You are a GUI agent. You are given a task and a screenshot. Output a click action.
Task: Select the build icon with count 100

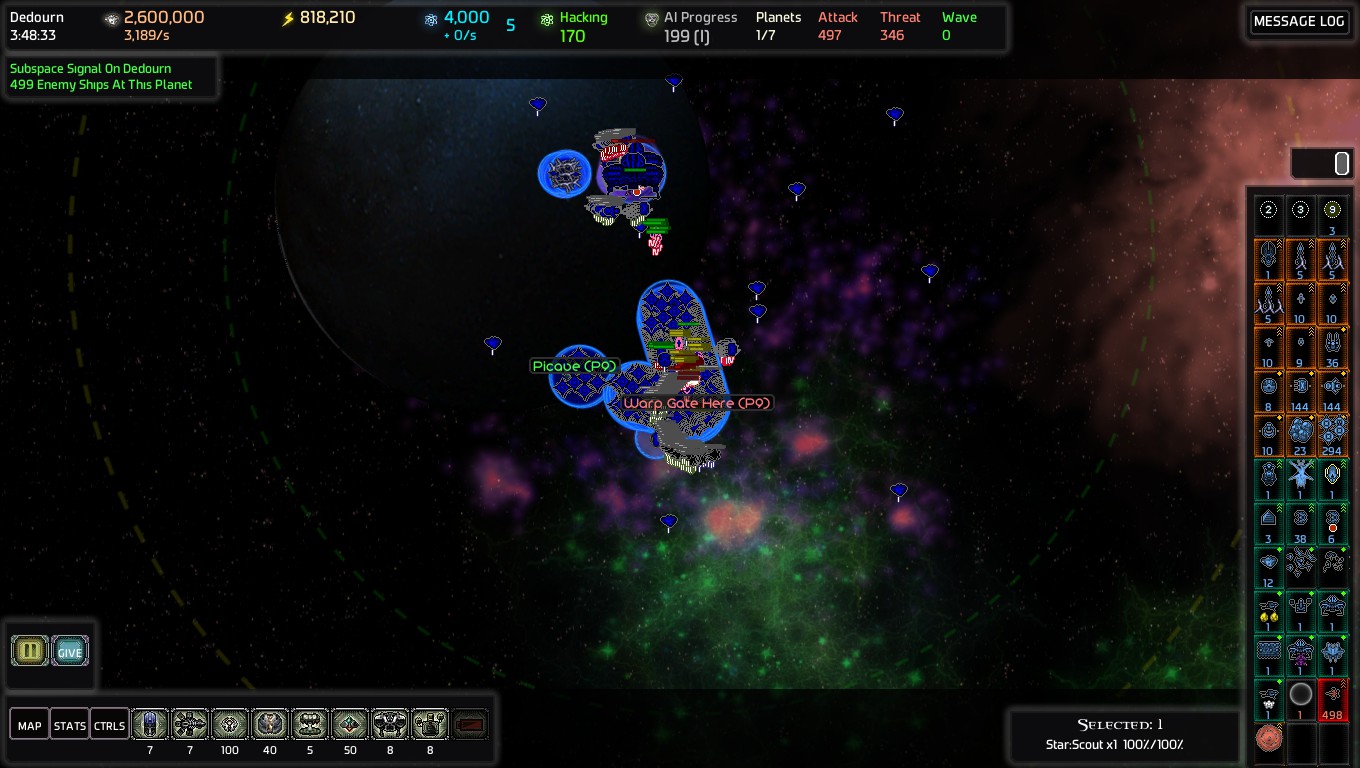click(230, 724)
